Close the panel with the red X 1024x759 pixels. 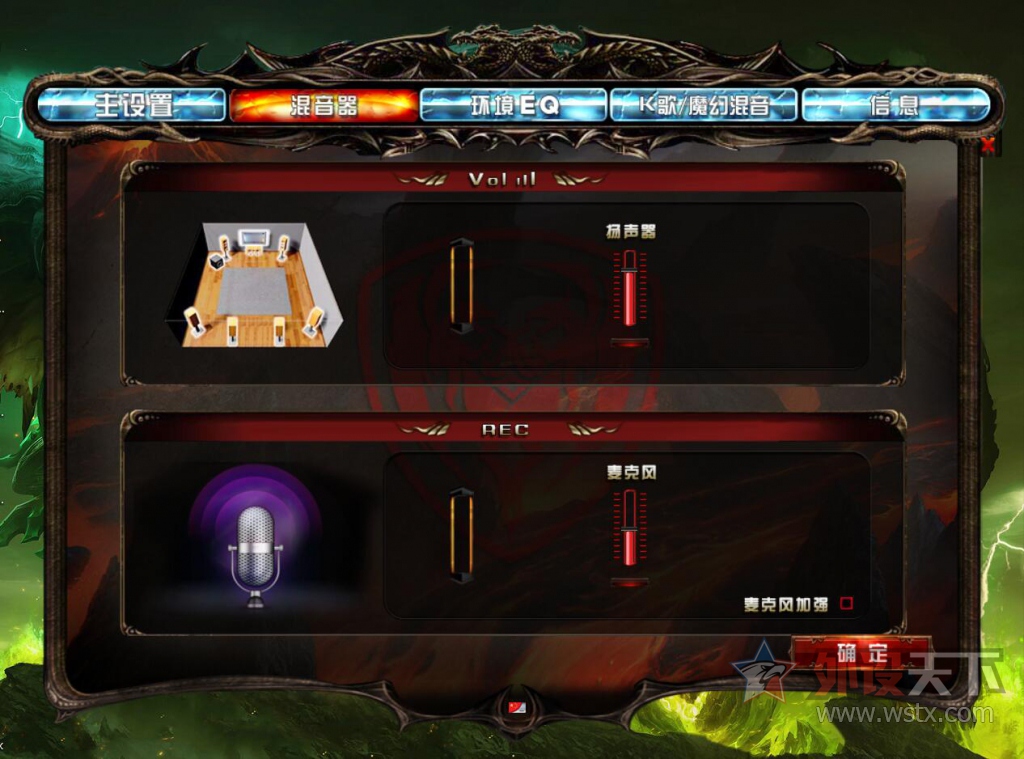click(988, 146)
